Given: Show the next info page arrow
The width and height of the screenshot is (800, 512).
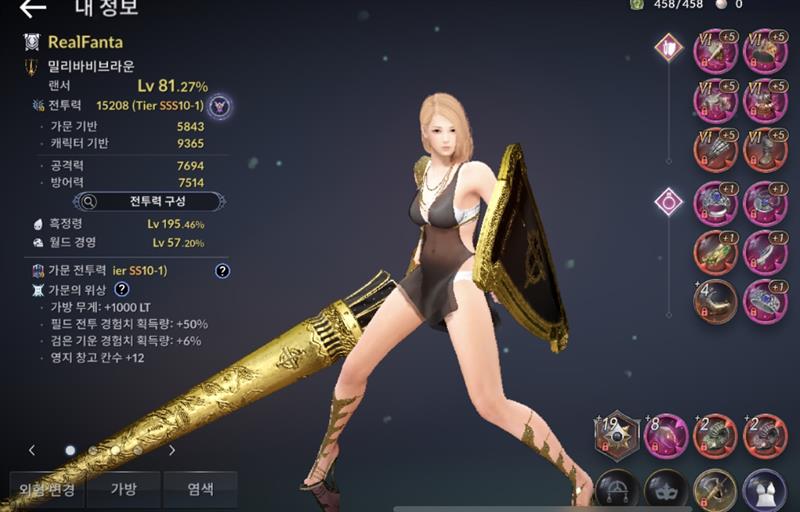Looking at the screenshot, I should click(172, 450).
